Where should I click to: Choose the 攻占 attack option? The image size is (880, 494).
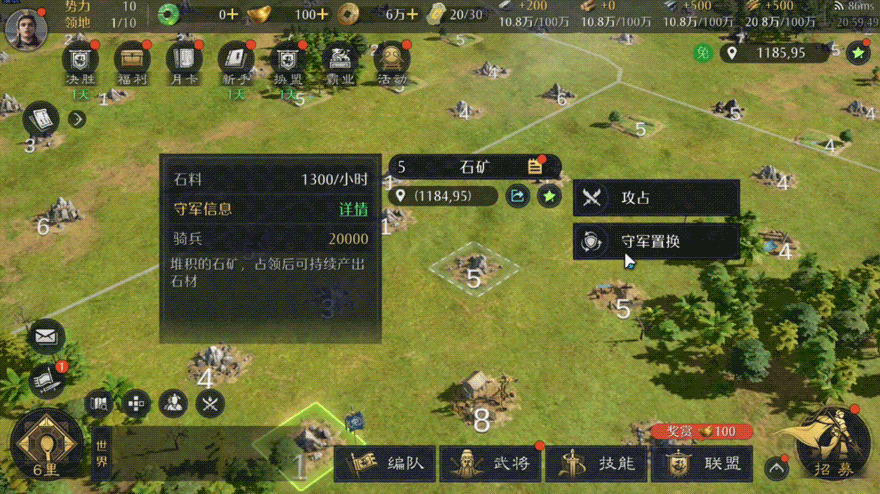click(x=655, y=198)
